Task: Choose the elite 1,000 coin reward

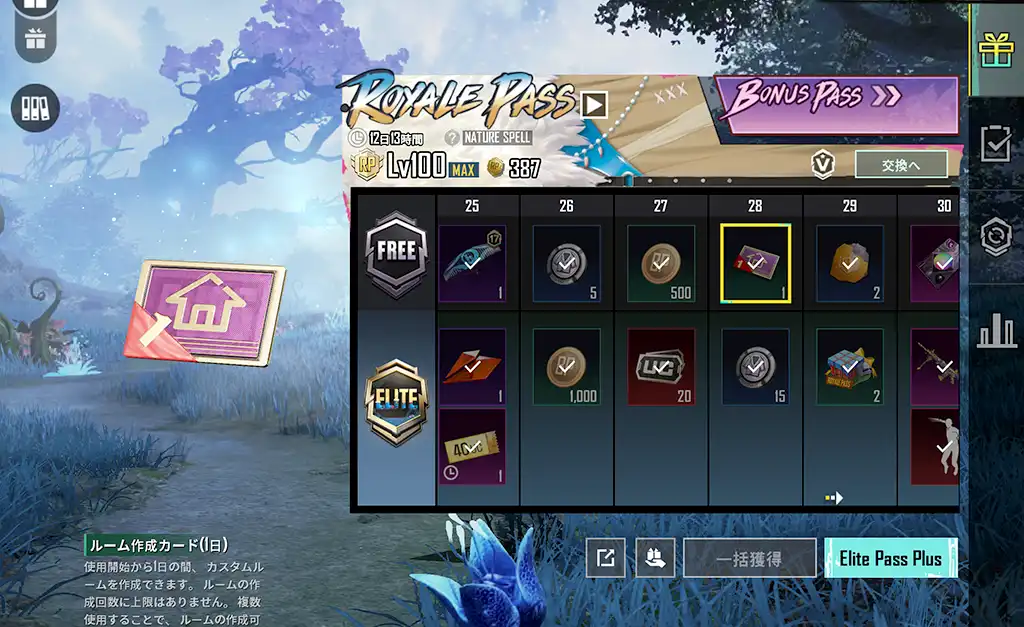Action: pos(567,367)
